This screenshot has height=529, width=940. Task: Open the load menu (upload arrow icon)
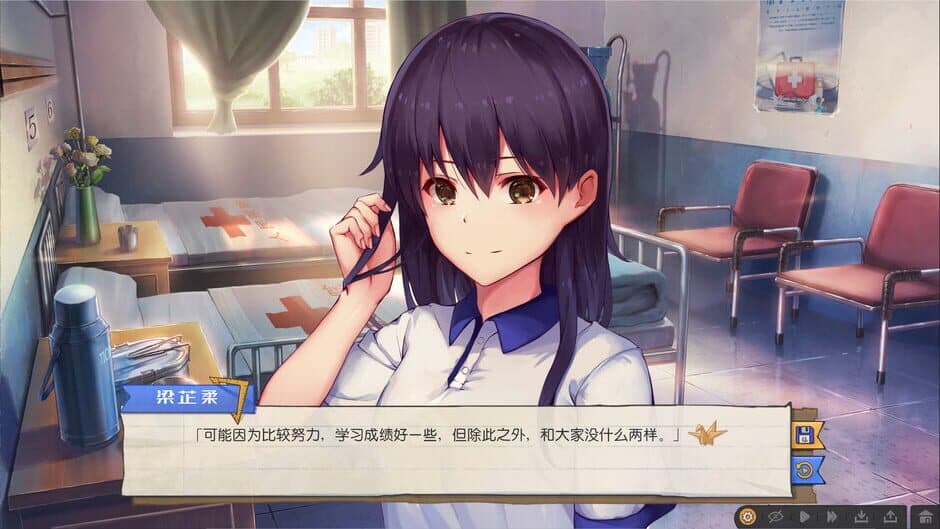pos(890,517)
